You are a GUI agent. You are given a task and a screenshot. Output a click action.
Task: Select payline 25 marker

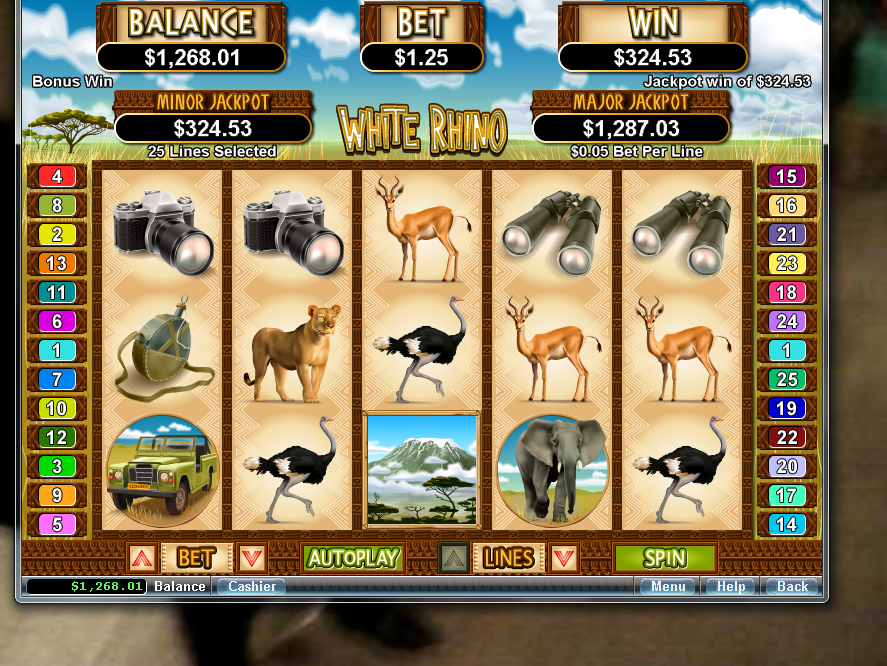(787, 380)
